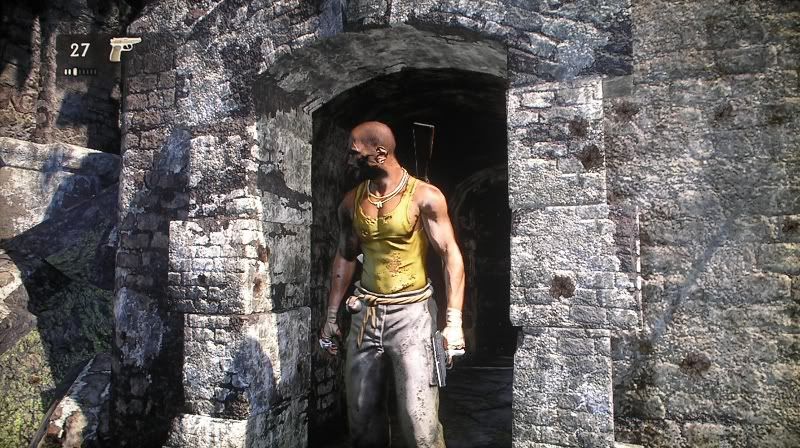Select the pistol weapon icon
Screen dimensions: 800x448
pos(123,49)
